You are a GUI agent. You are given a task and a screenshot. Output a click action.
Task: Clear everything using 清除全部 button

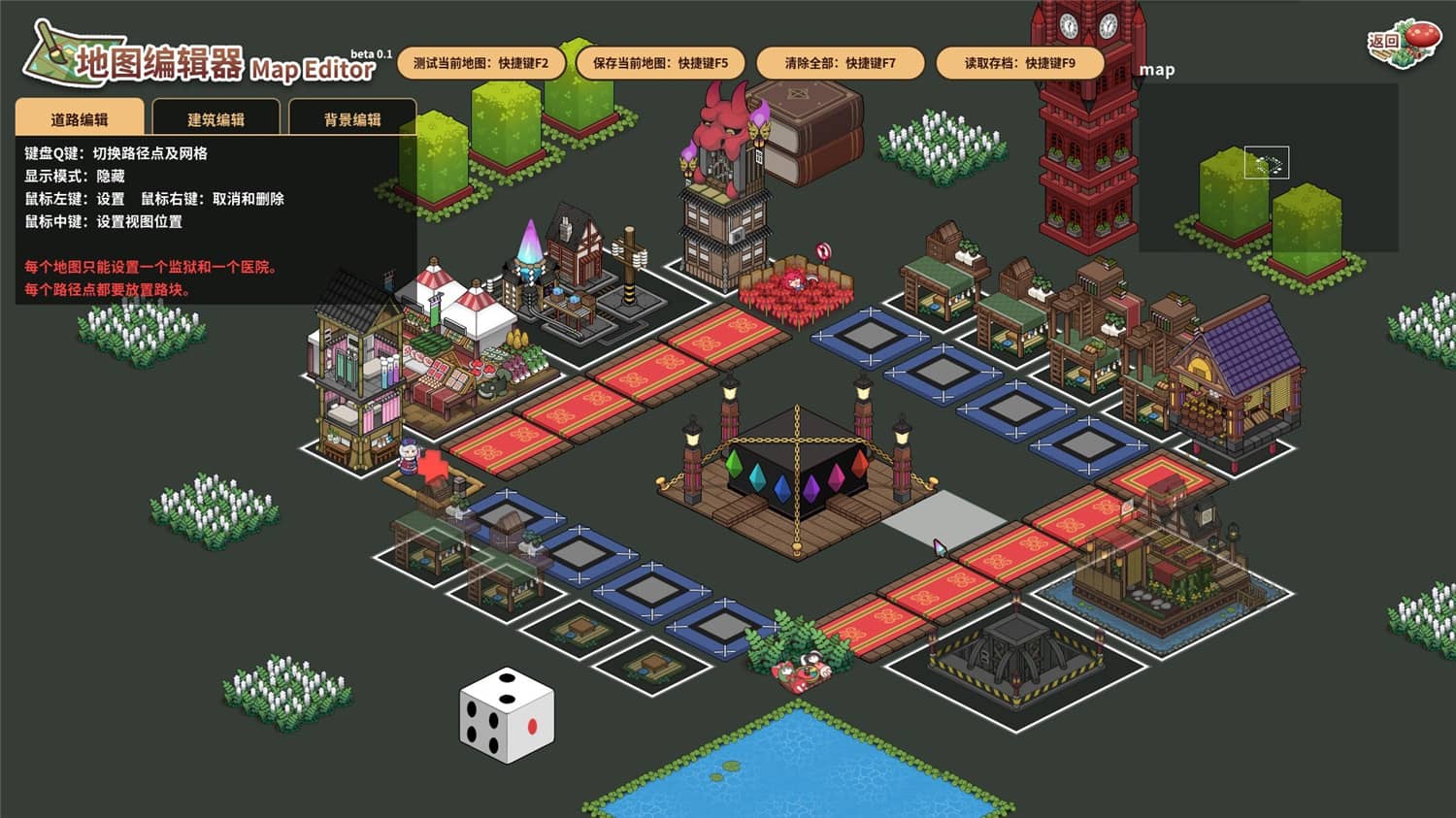coord(840,63)
